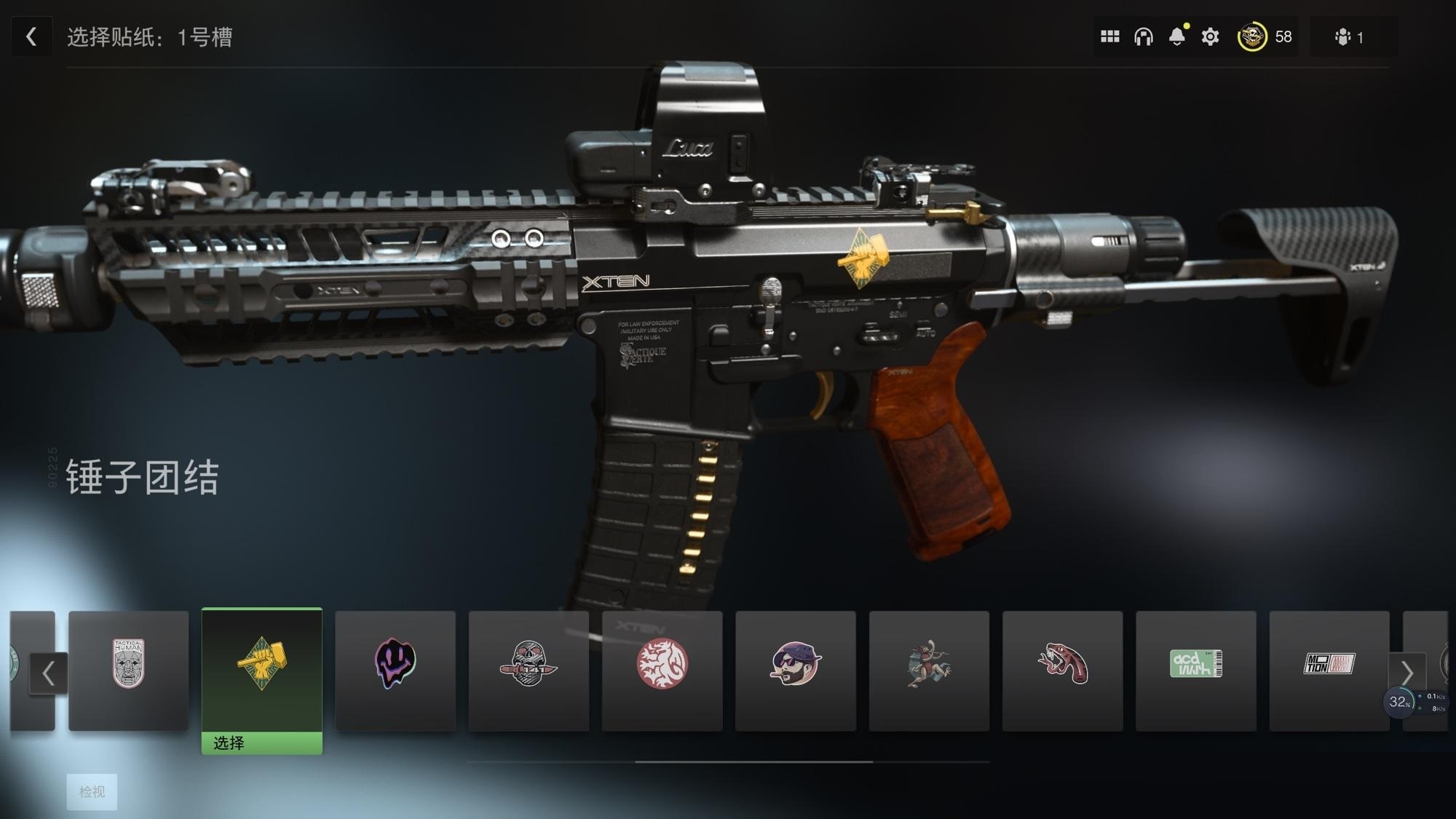The width and height of the screenshot is (1456, 819).
Task: Open the game settings gear
Action: pos(1209,36)
